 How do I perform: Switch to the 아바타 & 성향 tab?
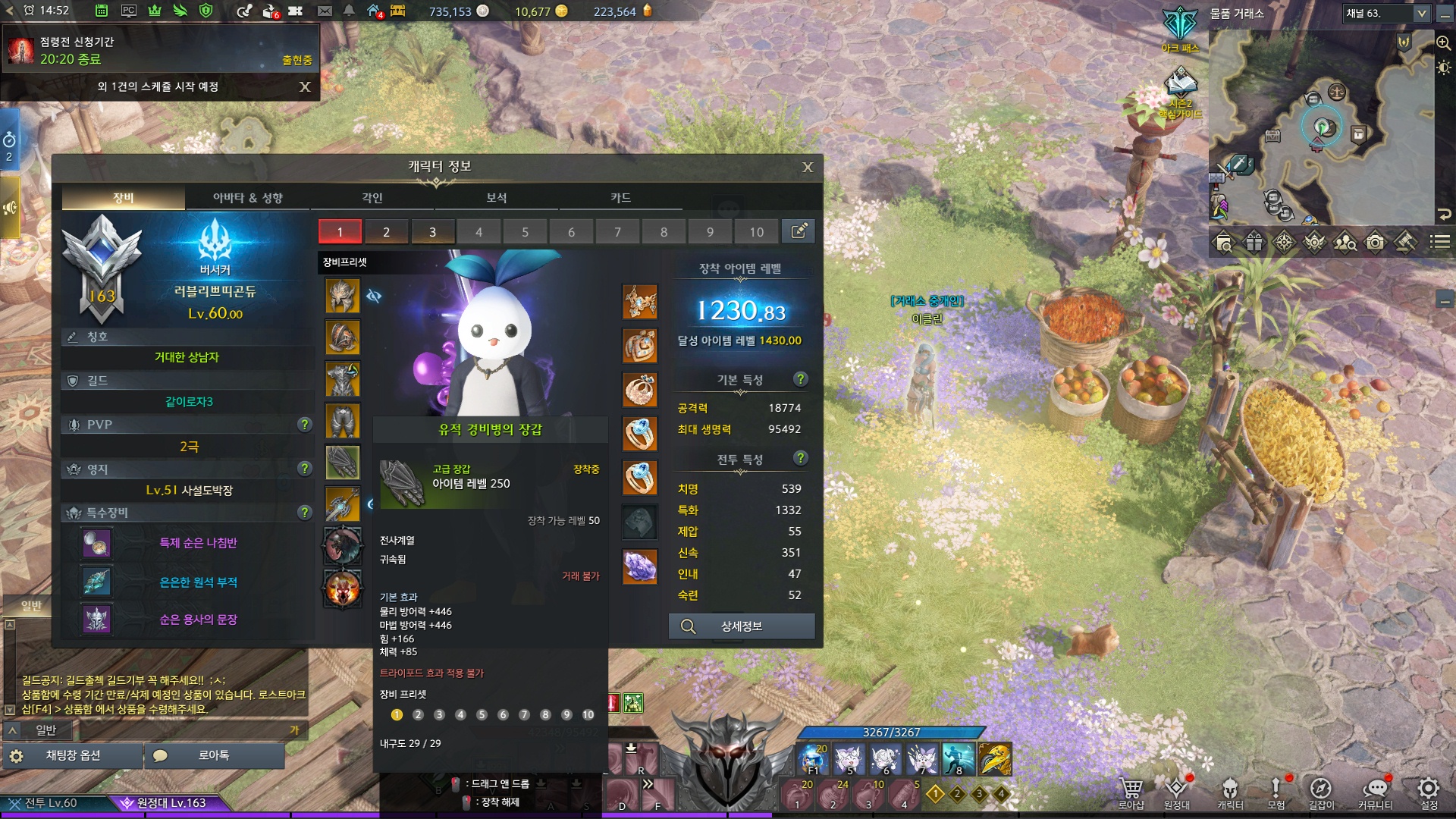[248, 198]
